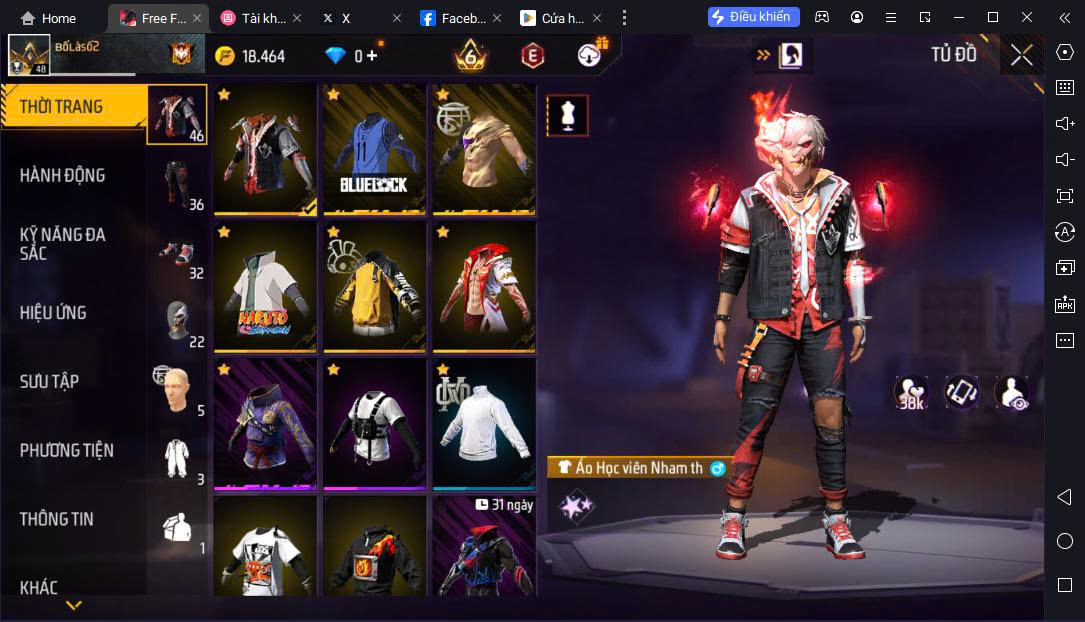Open the rank 6 crown badge
1085x622 pixels.
(x=470, y=55)
